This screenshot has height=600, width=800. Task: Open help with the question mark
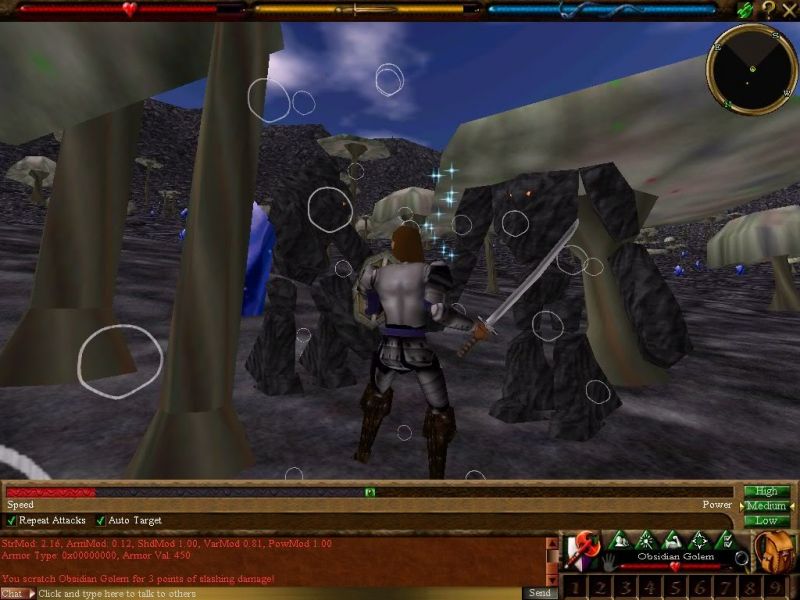tap(767, 9)
